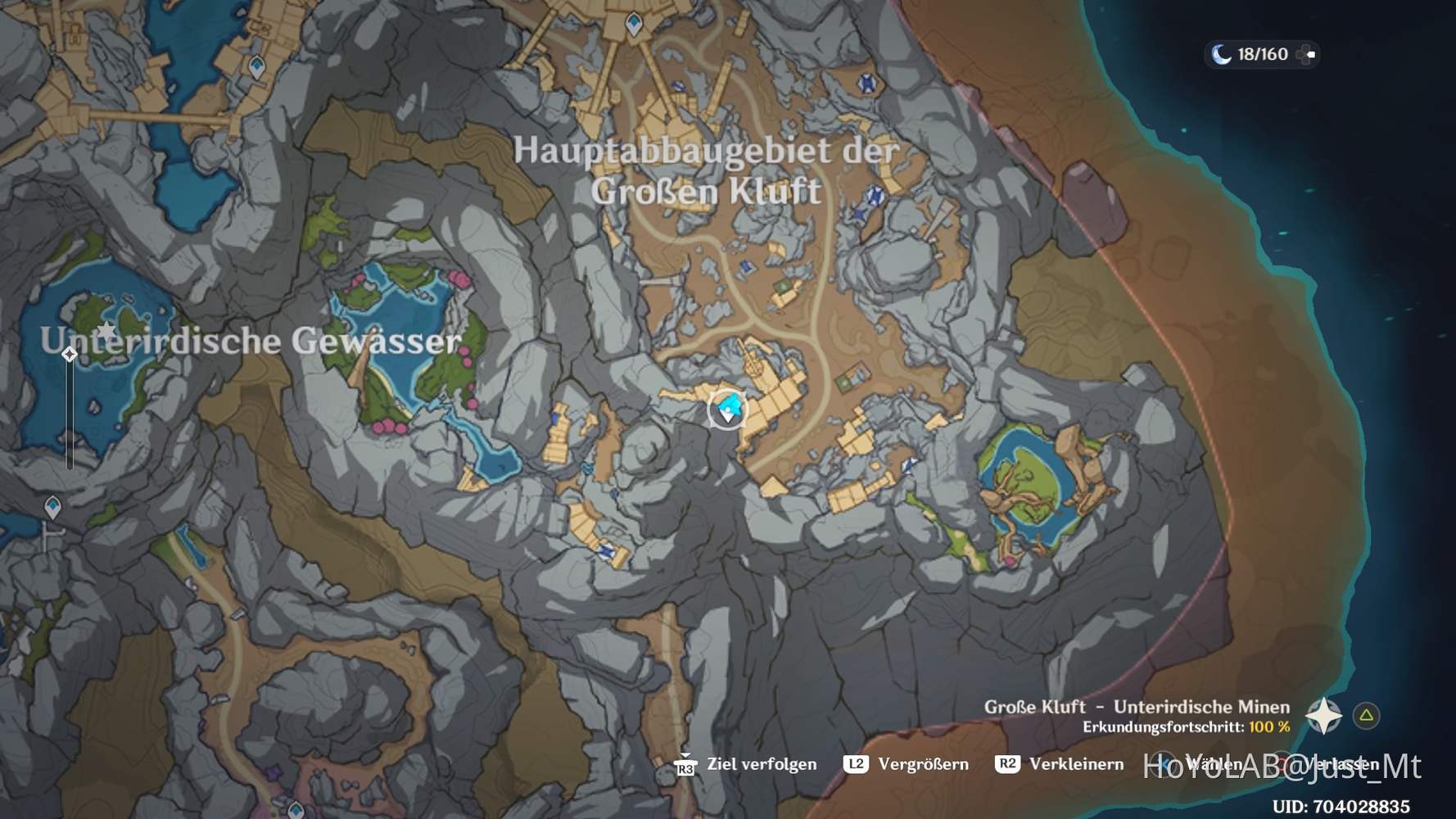
Task: Select the teleport waypoint at the top of the map
Action: coord(635,25)
